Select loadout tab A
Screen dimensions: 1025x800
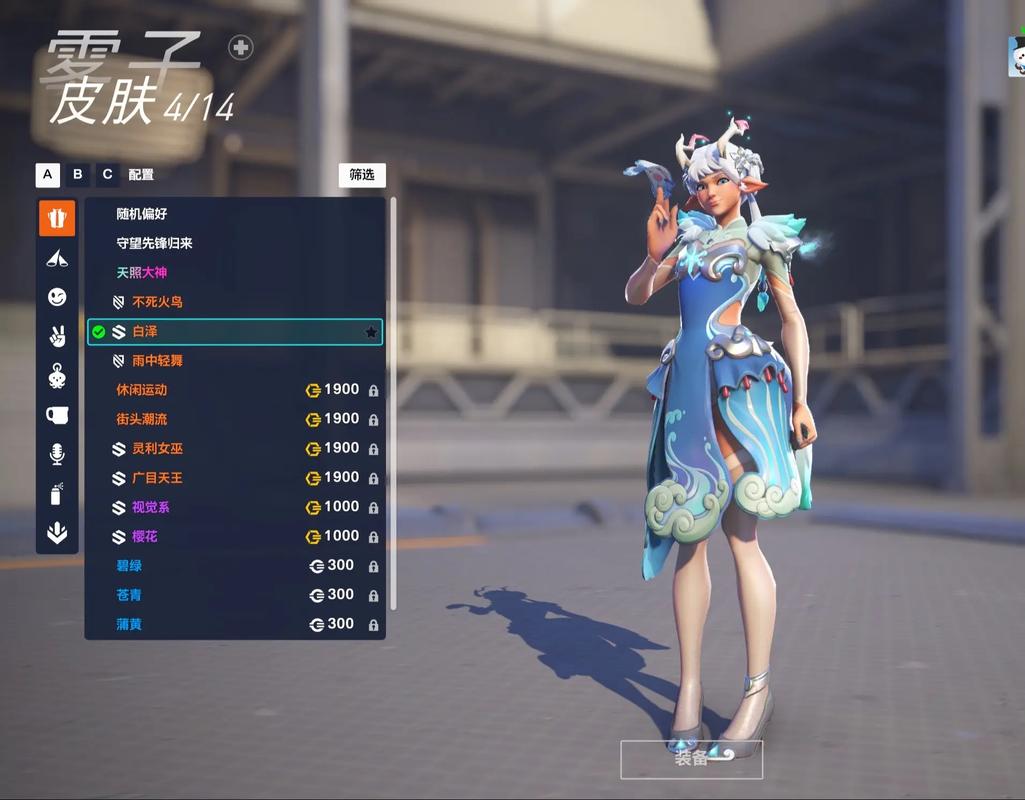pyautogui.click(x=48, y=175)
